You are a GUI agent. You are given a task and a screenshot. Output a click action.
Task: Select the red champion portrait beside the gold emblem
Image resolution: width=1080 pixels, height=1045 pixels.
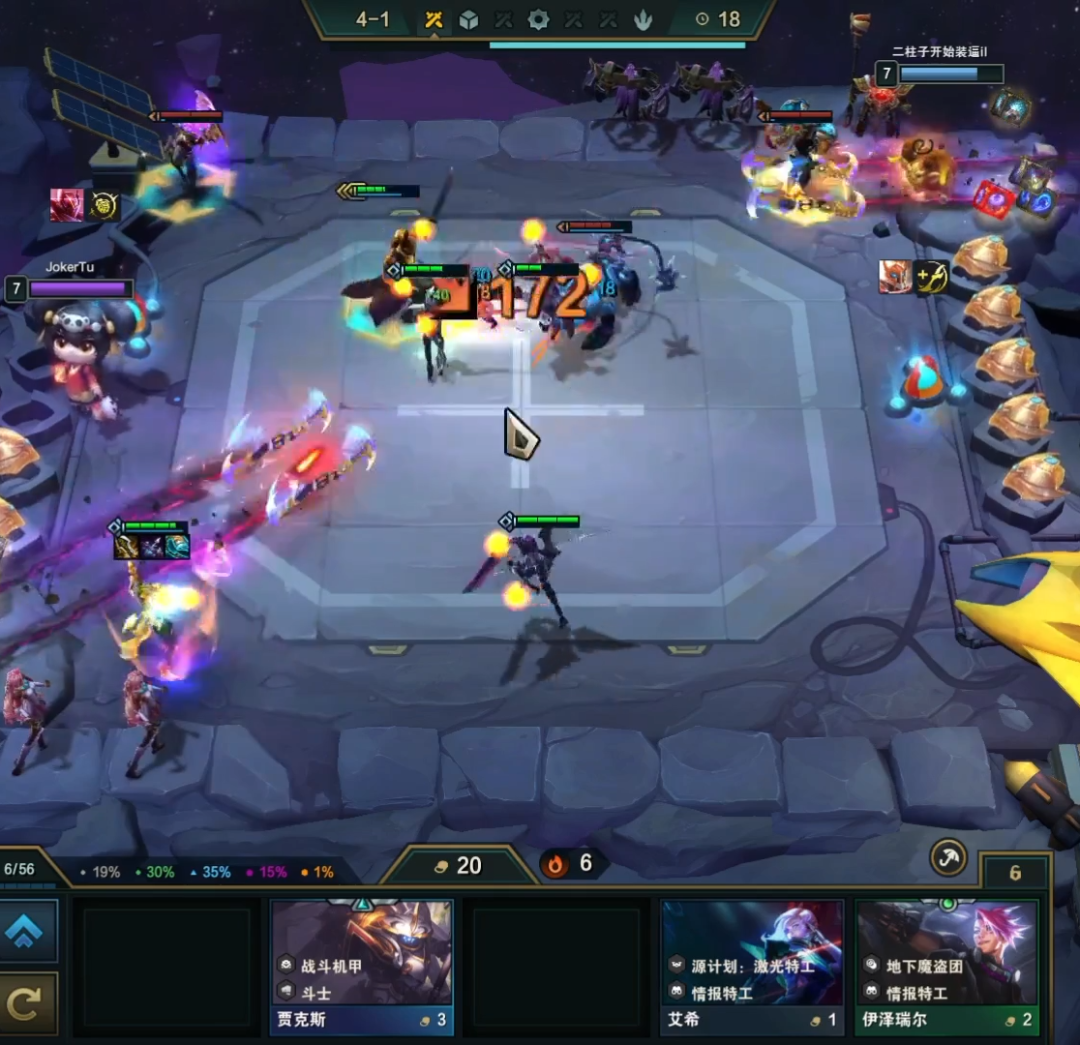point(67,205)
